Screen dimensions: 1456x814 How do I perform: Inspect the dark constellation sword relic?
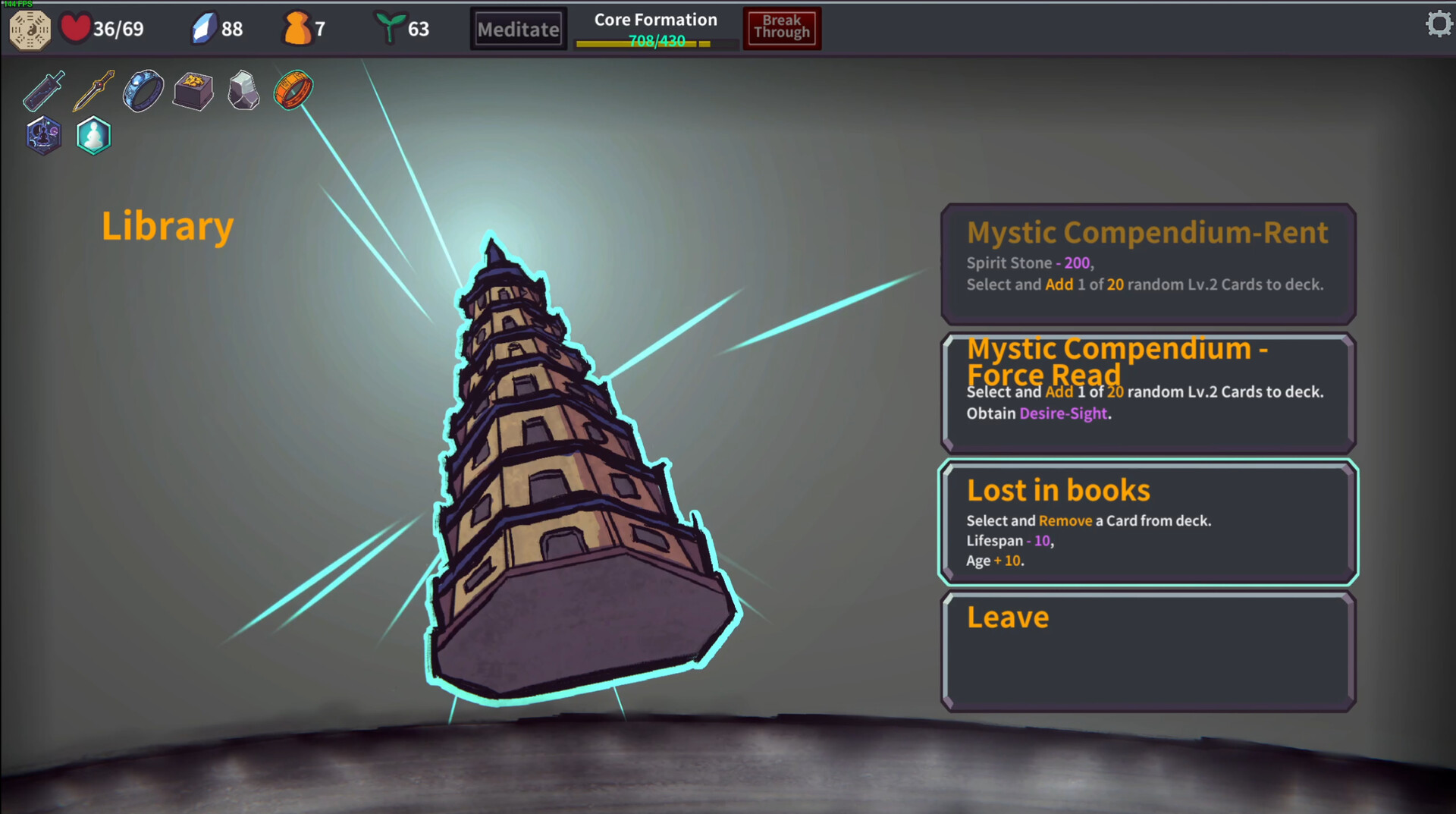pyautogui.click(x=44, y=91)
